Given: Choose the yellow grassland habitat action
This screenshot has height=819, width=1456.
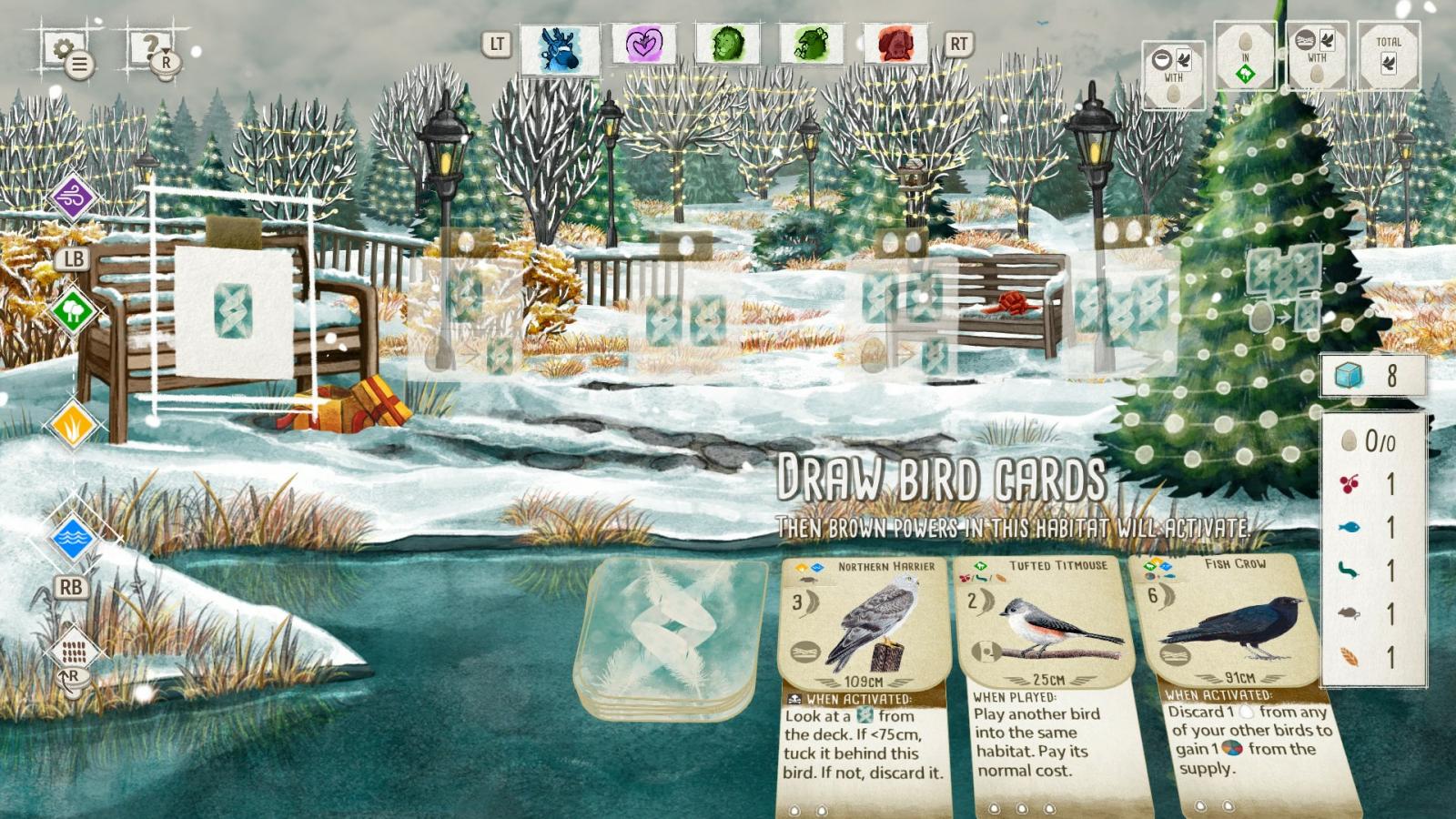Looking at the screenshot, I should click(x=73, y=424).
